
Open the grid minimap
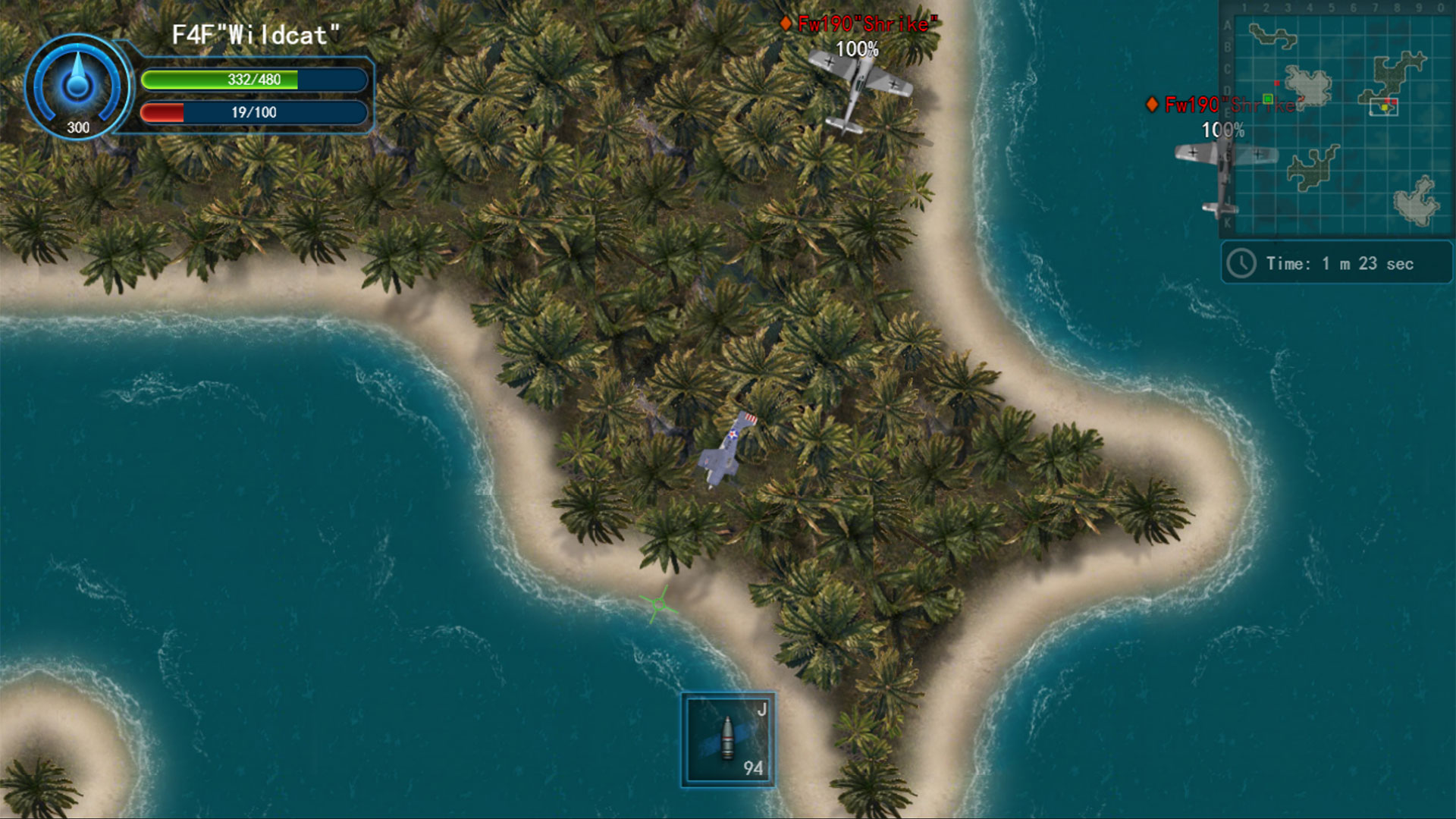(x=1338, y=119)
